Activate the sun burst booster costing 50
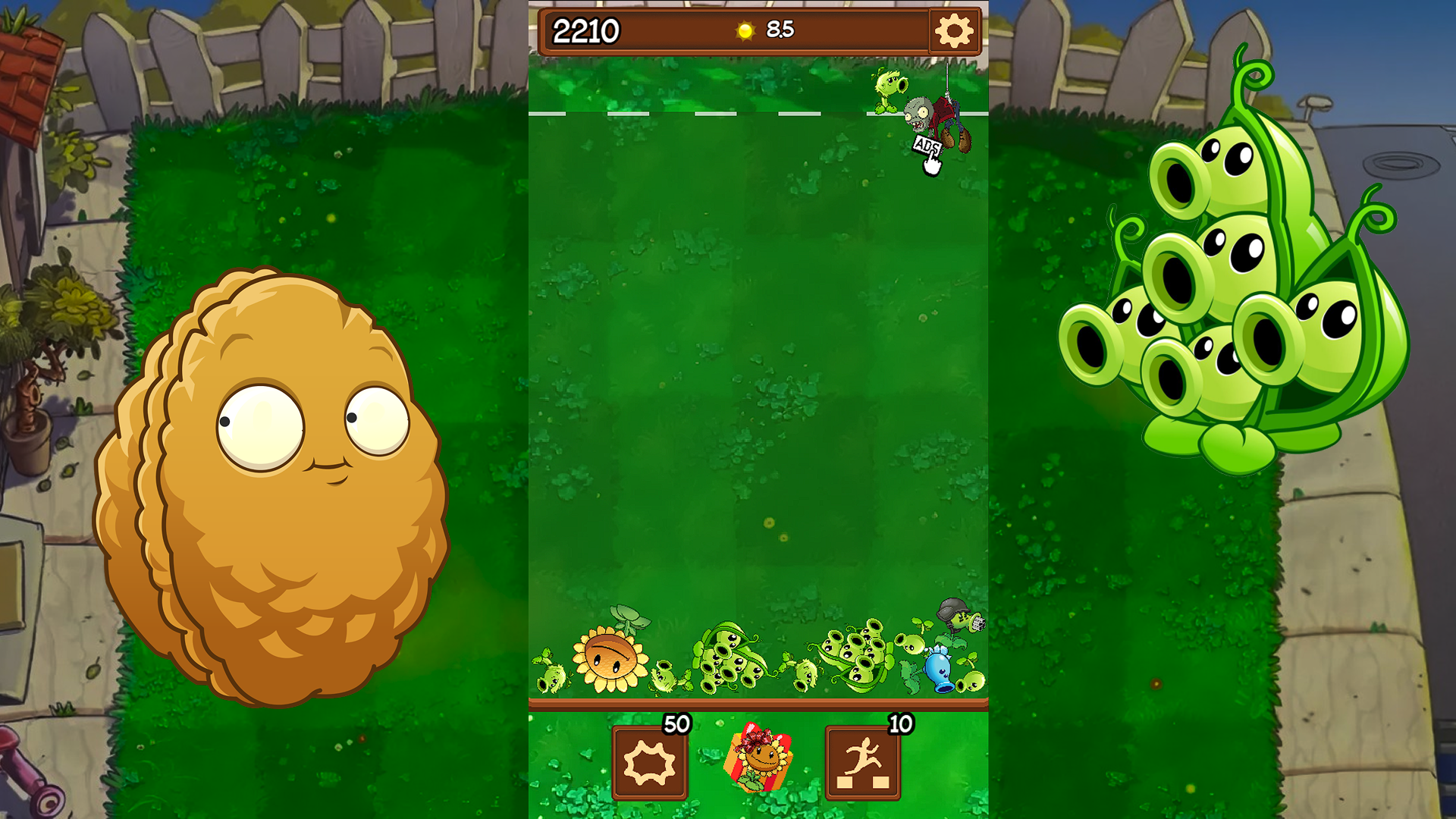The image size is (1456, 819). 648,760
